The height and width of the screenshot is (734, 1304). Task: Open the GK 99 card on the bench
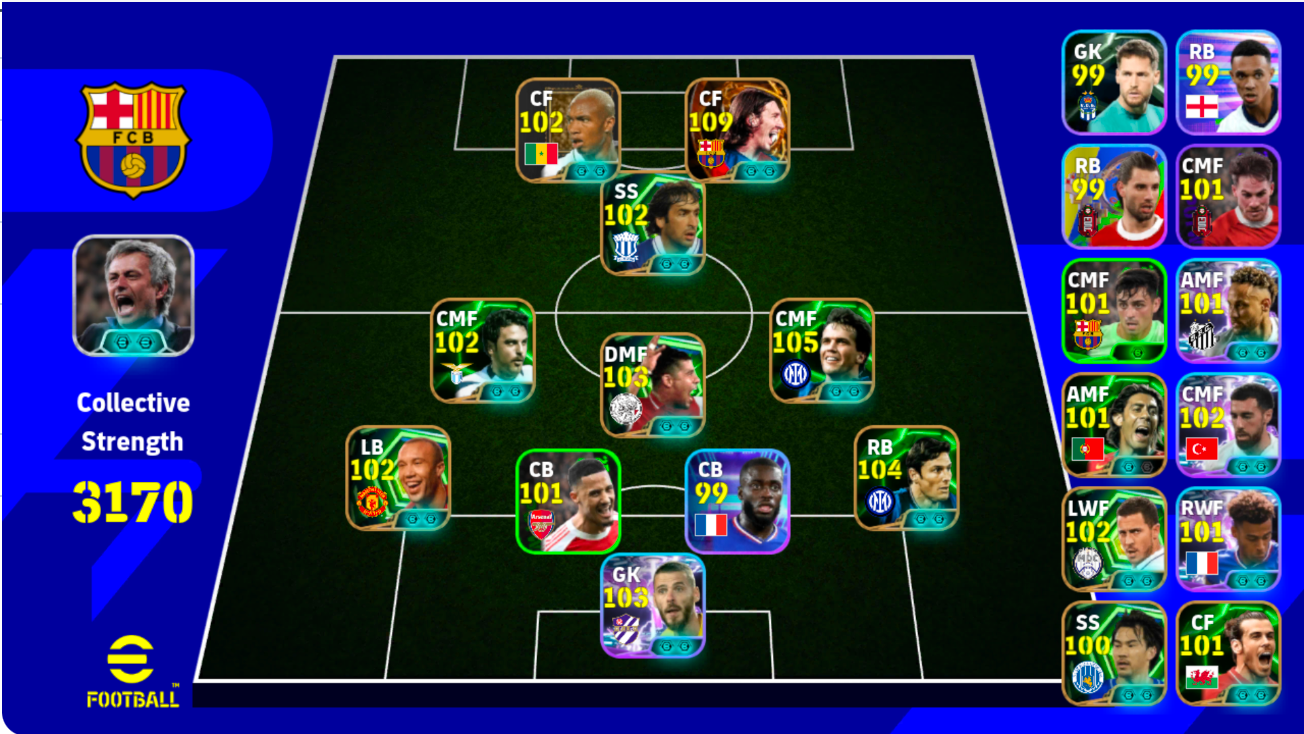(1113, 80)
